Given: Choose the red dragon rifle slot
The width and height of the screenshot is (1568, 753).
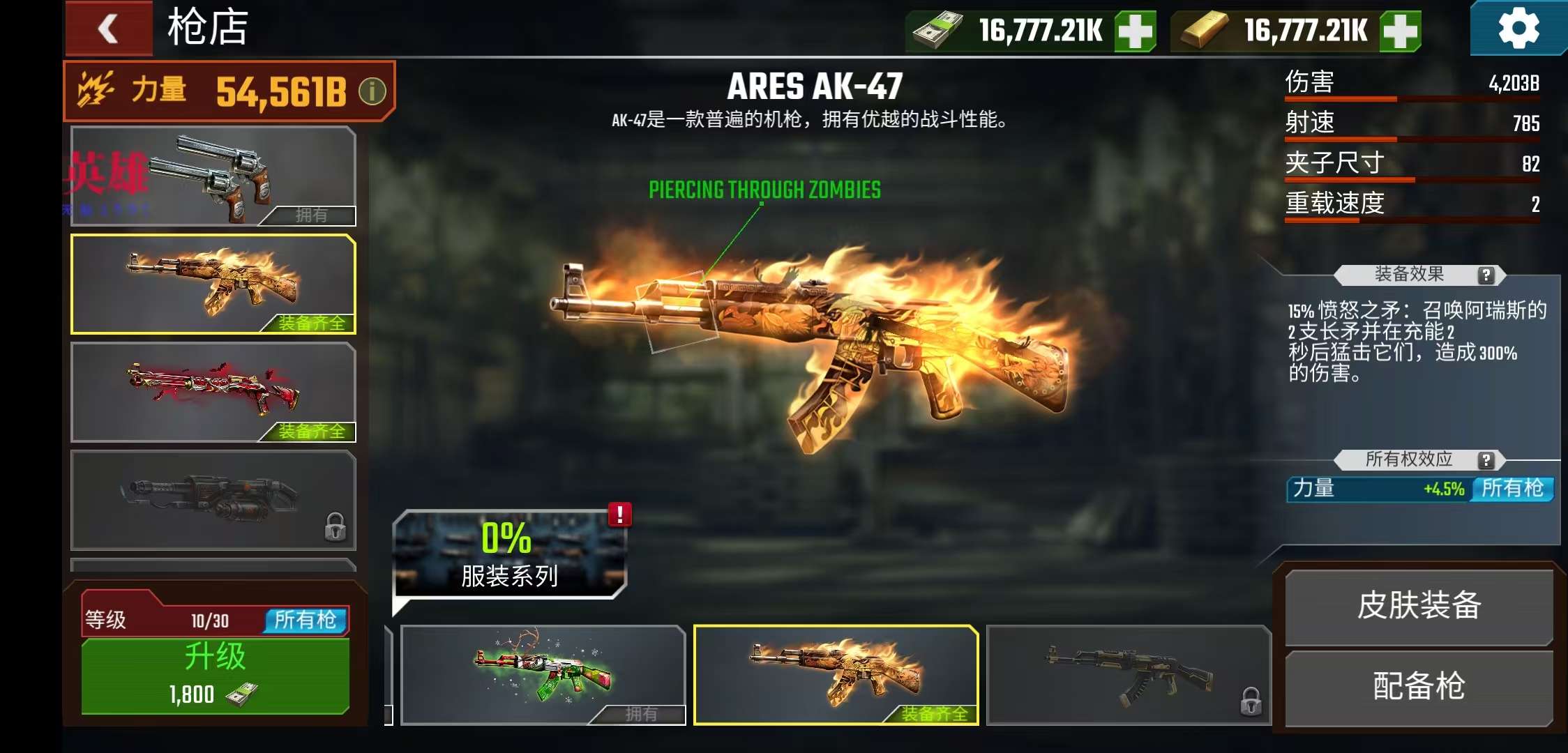Looking at the screenshot, I should [x=213, y=393].
